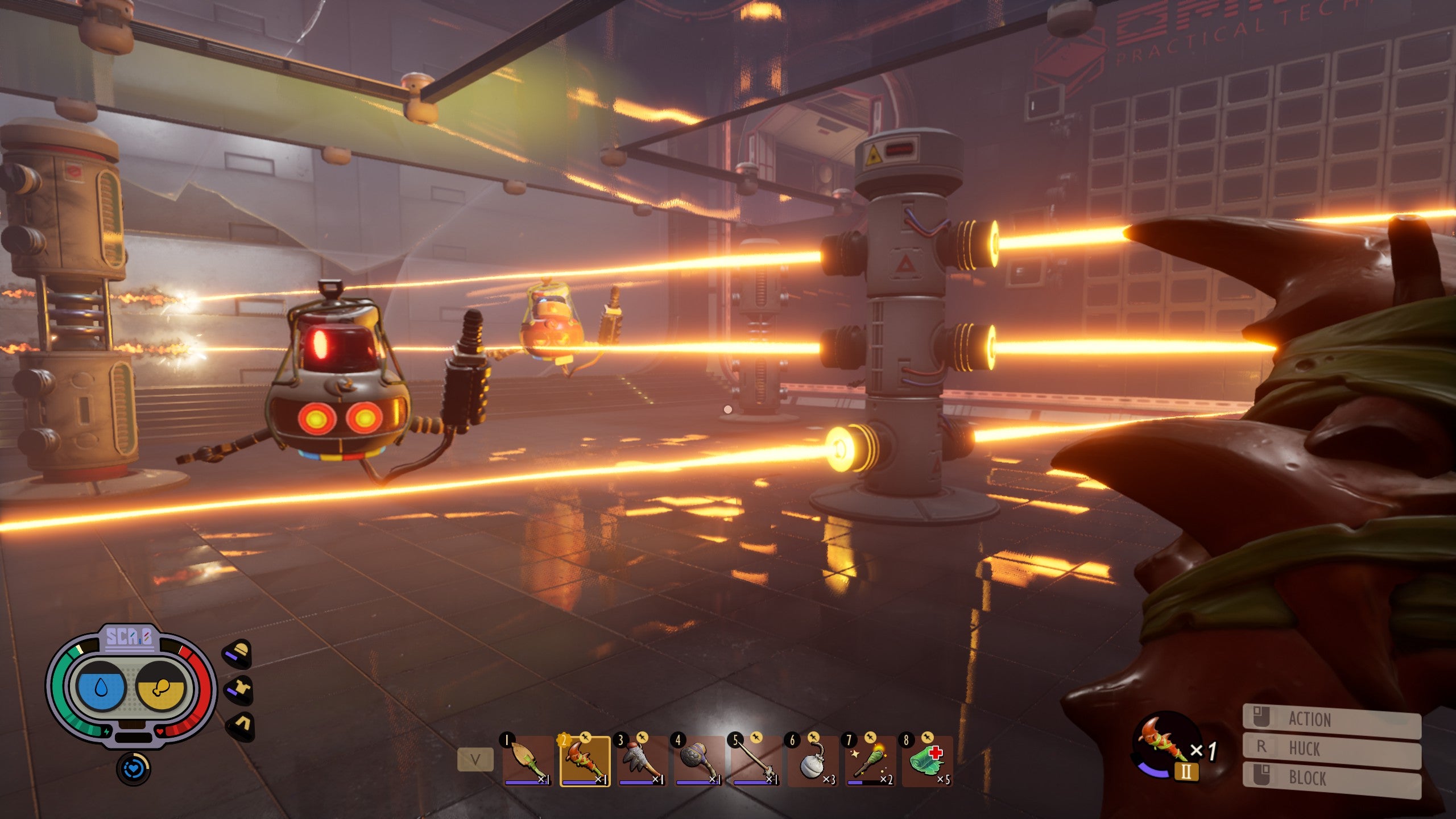Image resolution: width=1456 pixels, height=819 pixels.
Task: Select the wooden paddle tool in slot 1
Action: click(528, 761)
